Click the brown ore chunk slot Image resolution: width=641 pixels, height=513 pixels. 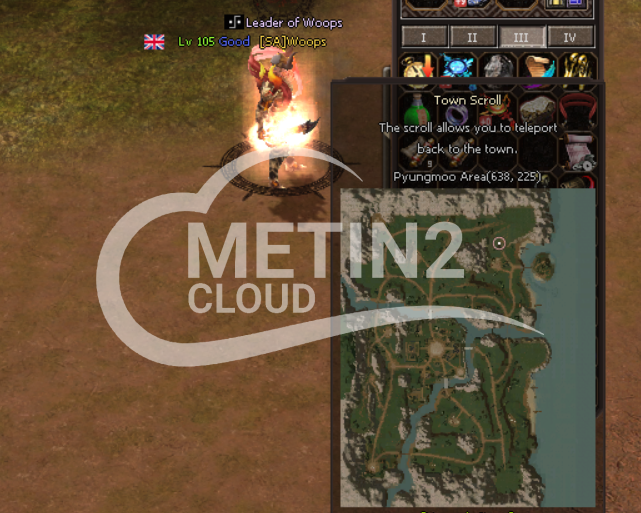538,106
